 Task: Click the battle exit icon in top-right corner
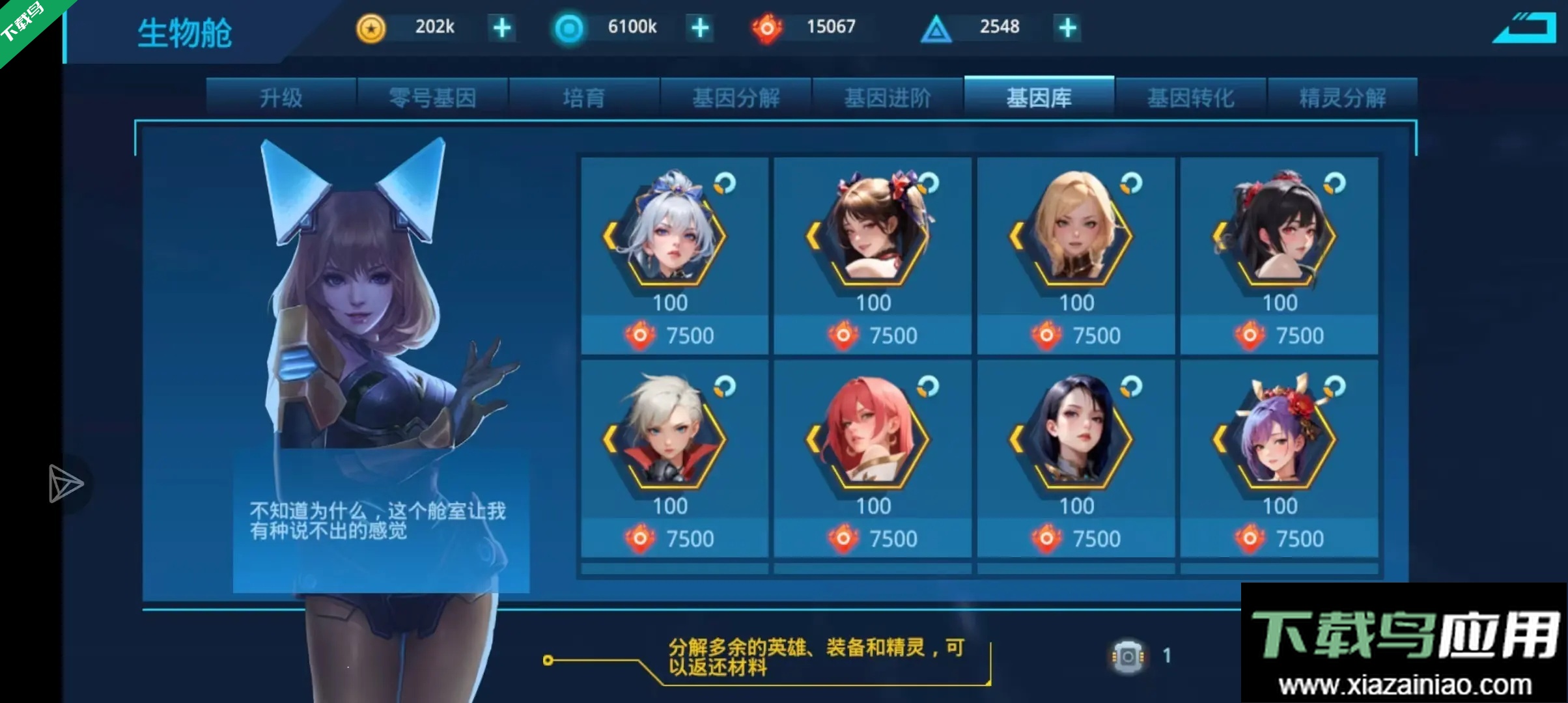coord(1524,27)
